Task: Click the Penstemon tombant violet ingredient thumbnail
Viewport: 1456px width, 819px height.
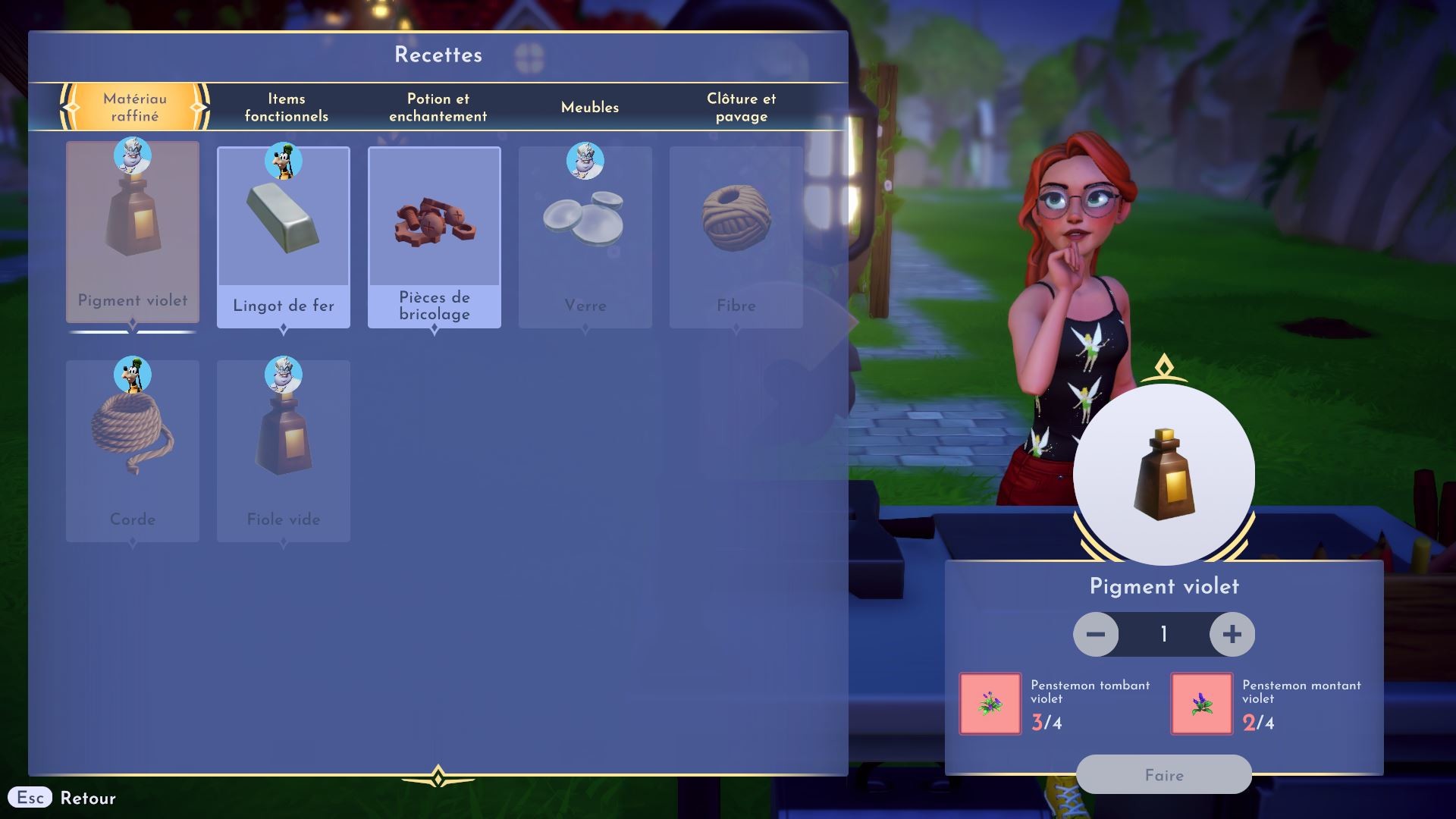Action: click(990, 703)
